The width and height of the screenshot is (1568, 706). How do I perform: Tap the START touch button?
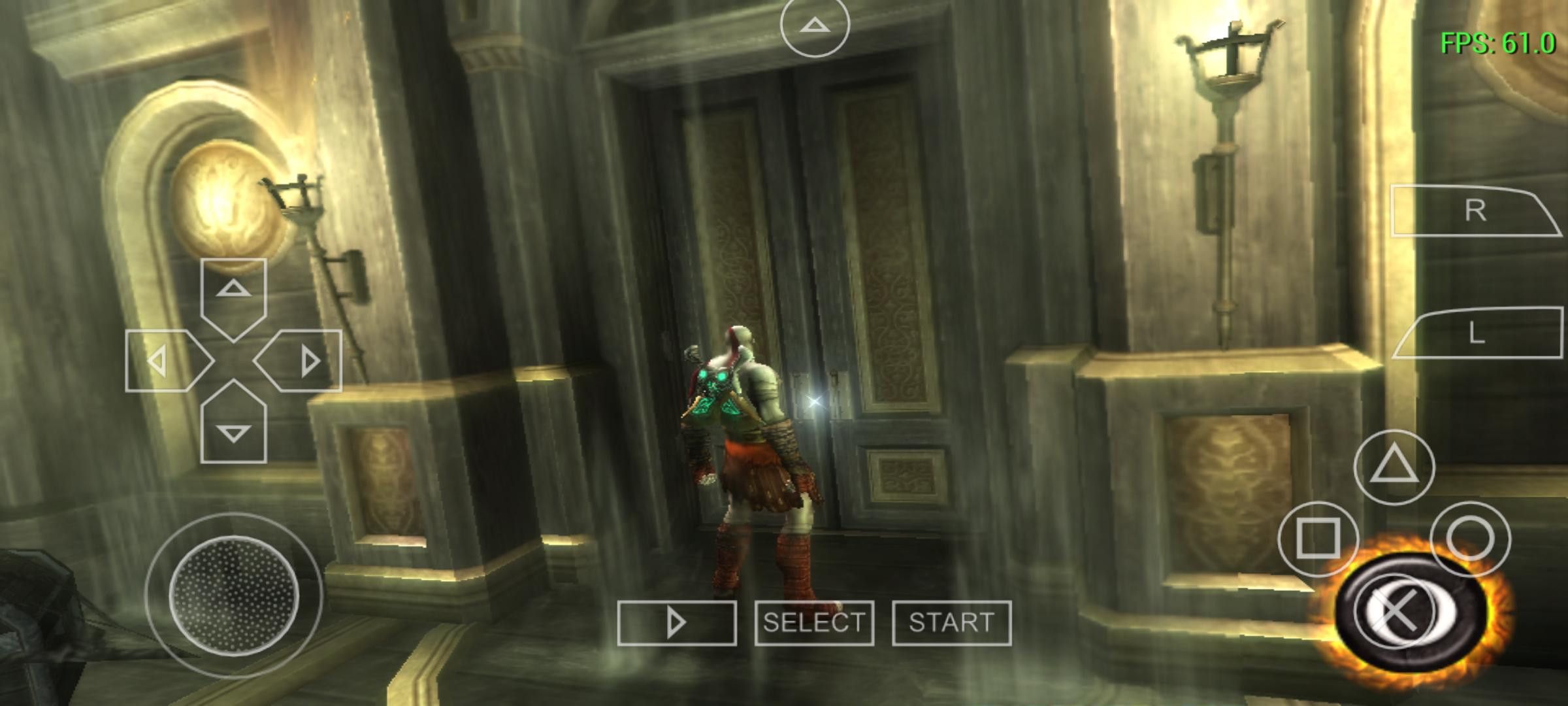pos(951,623)
